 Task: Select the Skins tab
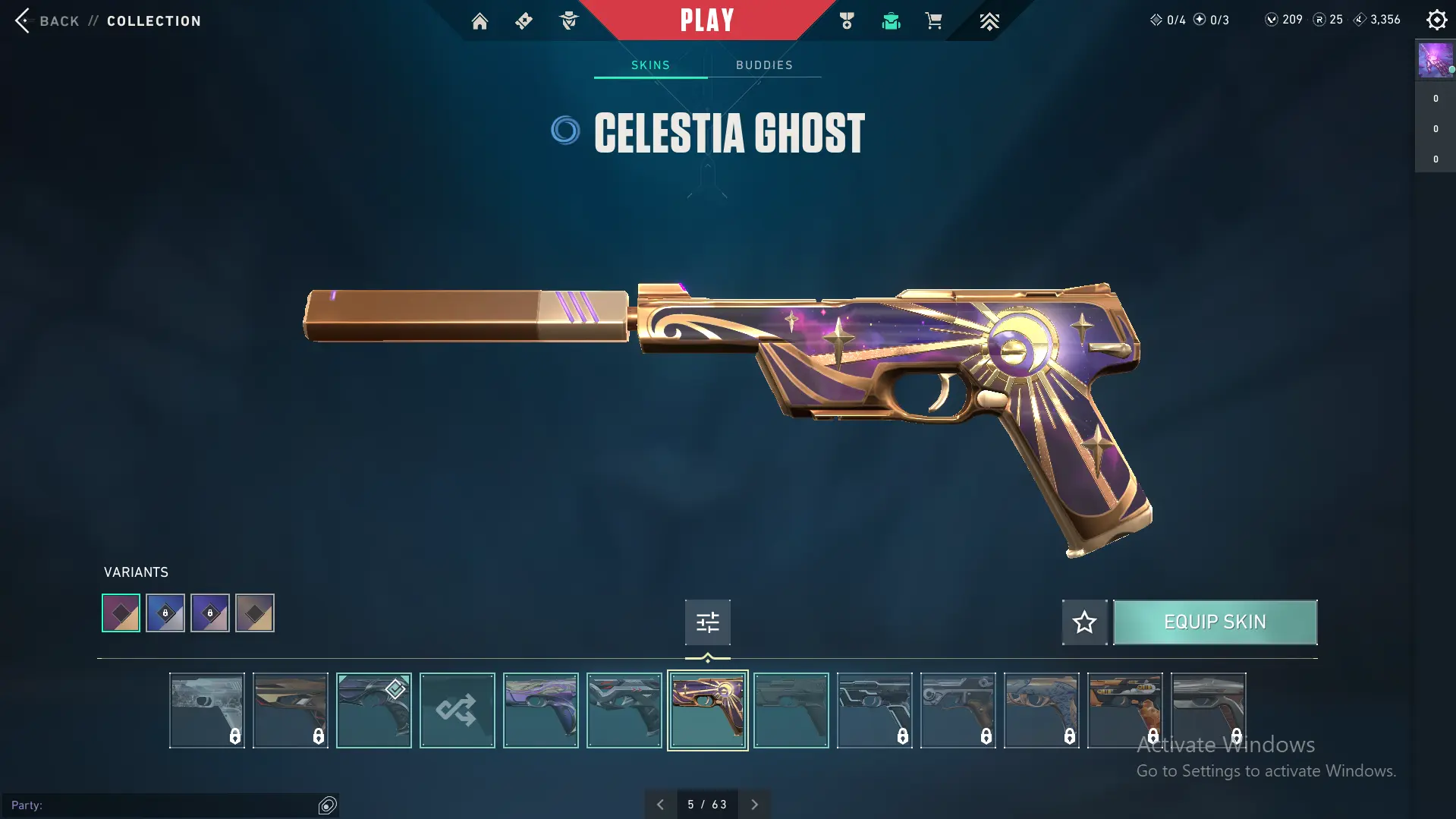coord(650,65)
